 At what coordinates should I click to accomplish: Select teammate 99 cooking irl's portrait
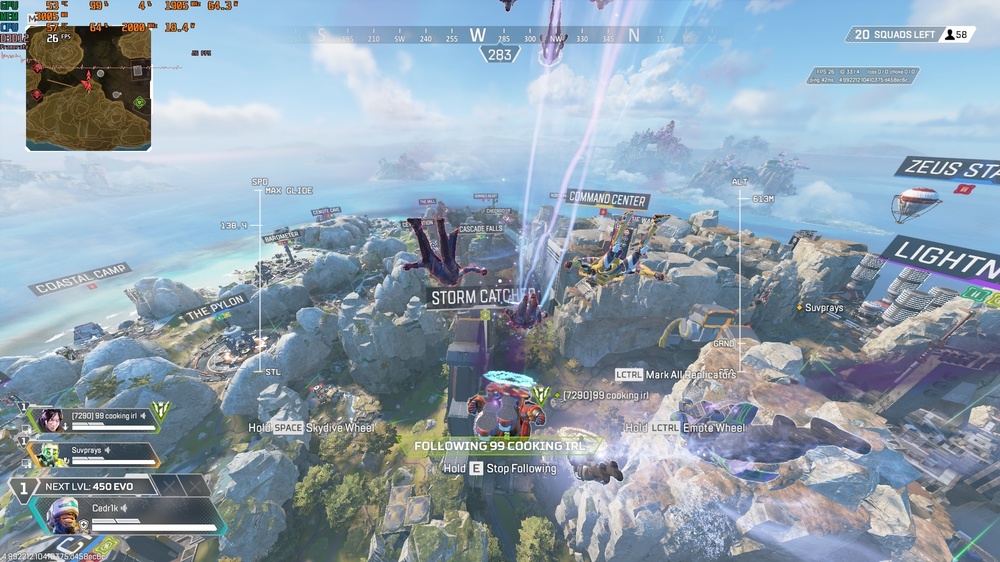(x=51, y=419)
